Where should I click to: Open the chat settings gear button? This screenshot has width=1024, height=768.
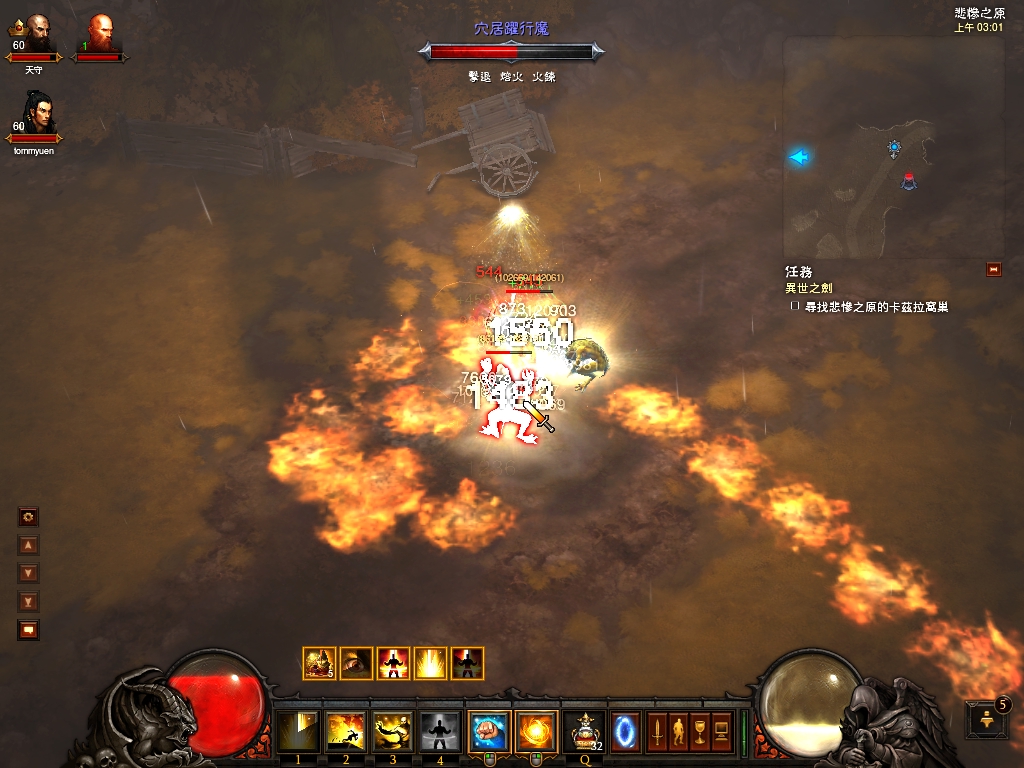[x=29, y=517]
